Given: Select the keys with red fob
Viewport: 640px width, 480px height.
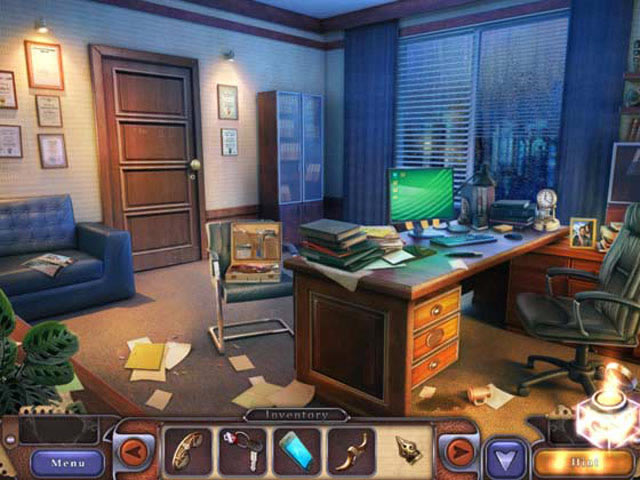Looking at the screenshot, I should 242,449.
